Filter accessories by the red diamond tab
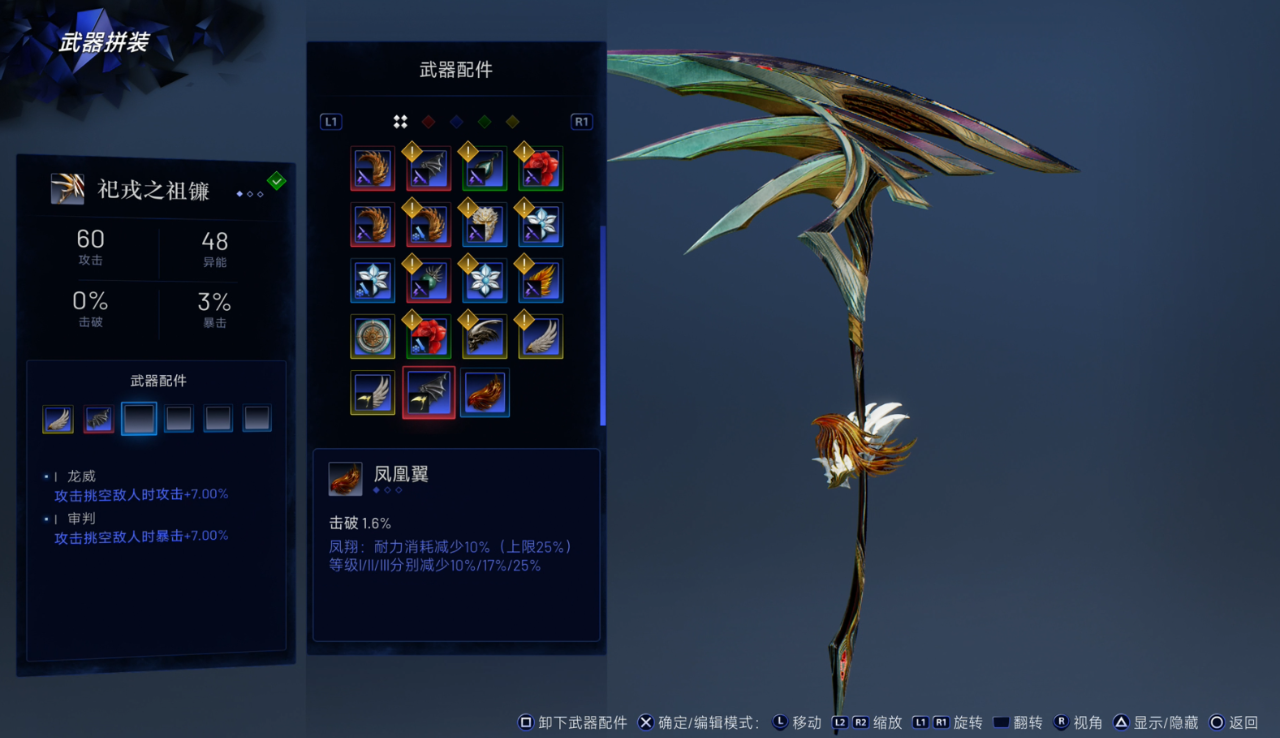 point(428,122)
